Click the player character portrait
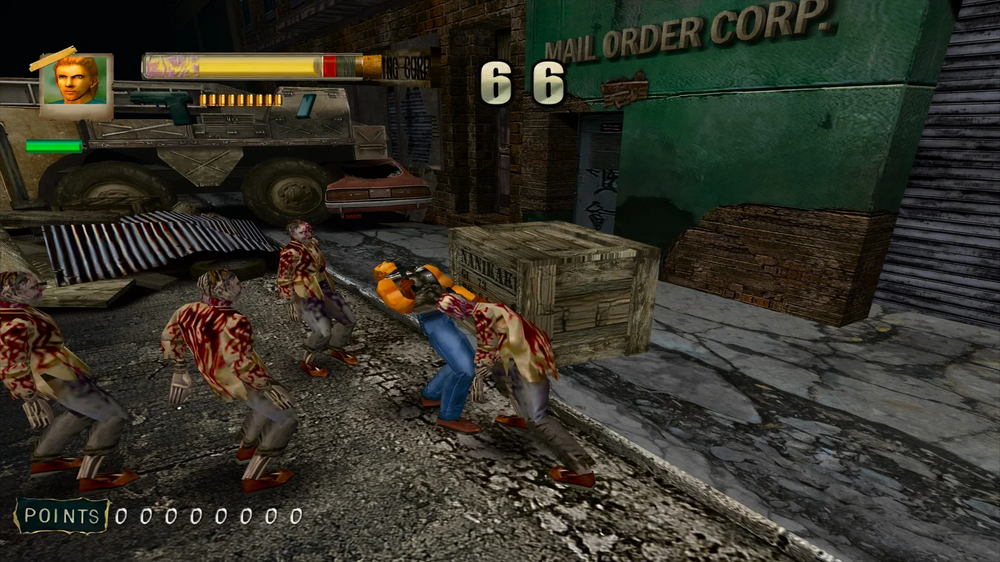Image resolution: width=1000 pixels, height=562 pixels. click(x=76, y=83)
